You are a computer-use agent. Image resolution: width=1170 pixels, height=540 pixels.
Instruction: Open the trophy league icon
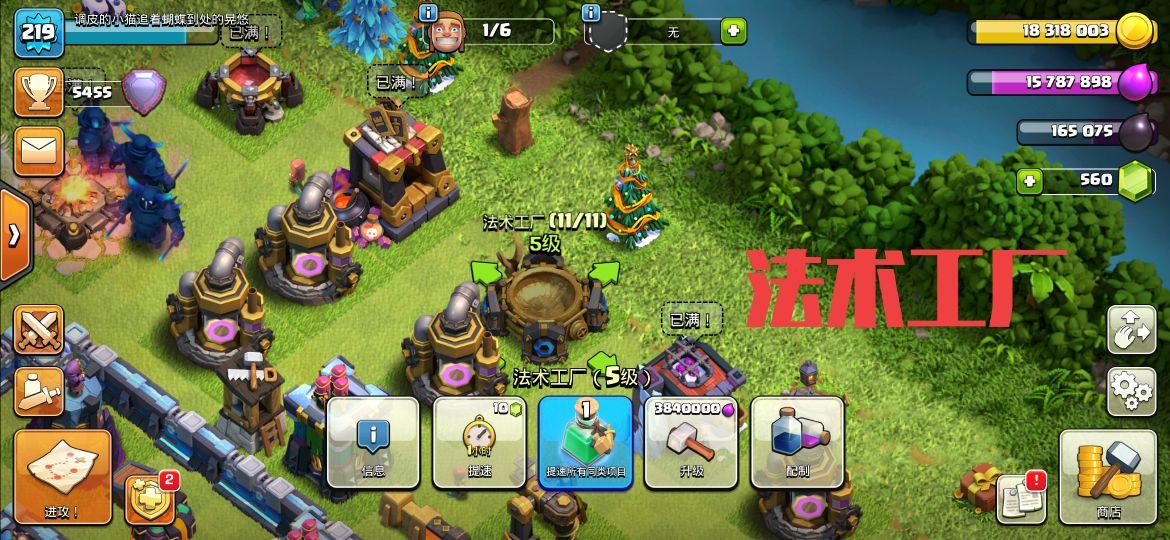(39, 92)
